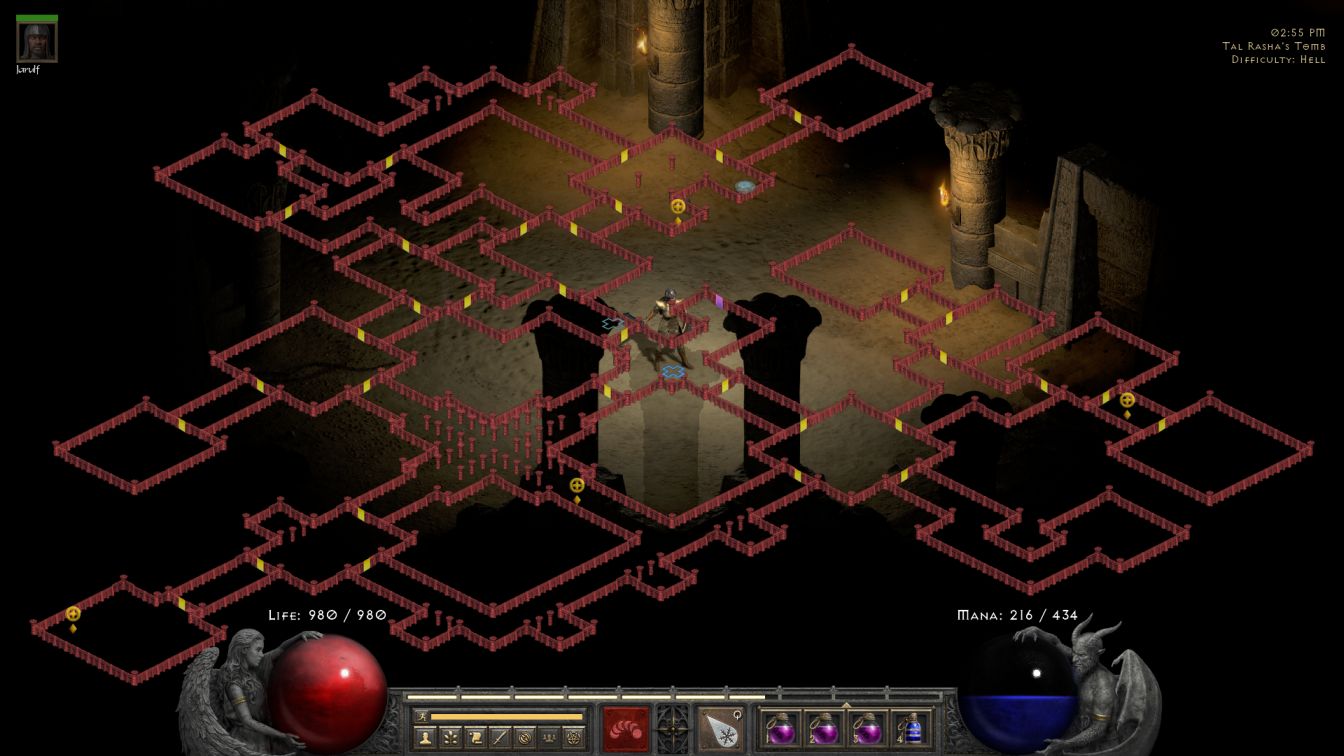Open the skill tree icon
Viewport: 1344px width, 756px height.
(x=451, y=738)
